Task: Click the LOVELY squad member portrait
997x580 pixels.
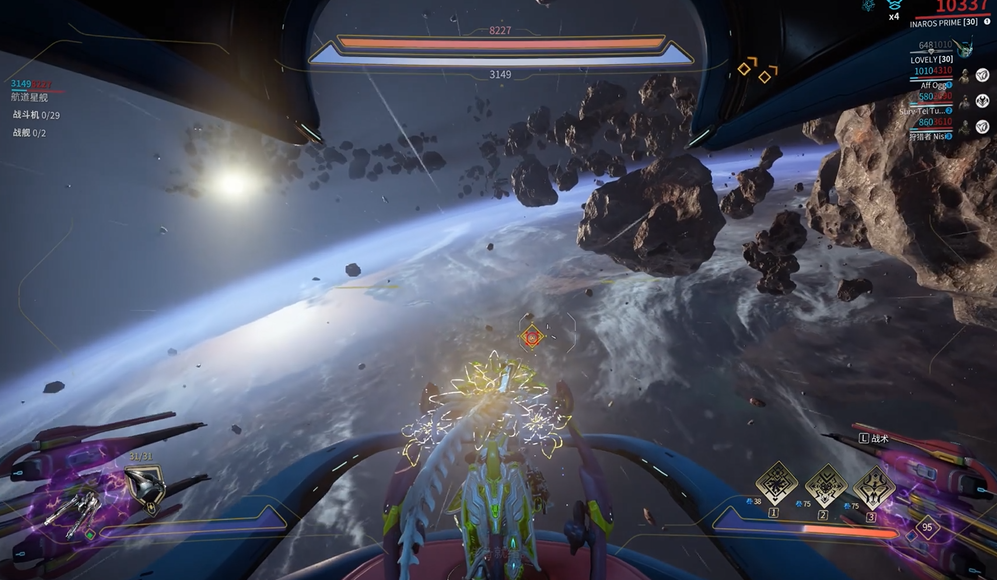Action: pyautogui.click(x=963, y=46)
